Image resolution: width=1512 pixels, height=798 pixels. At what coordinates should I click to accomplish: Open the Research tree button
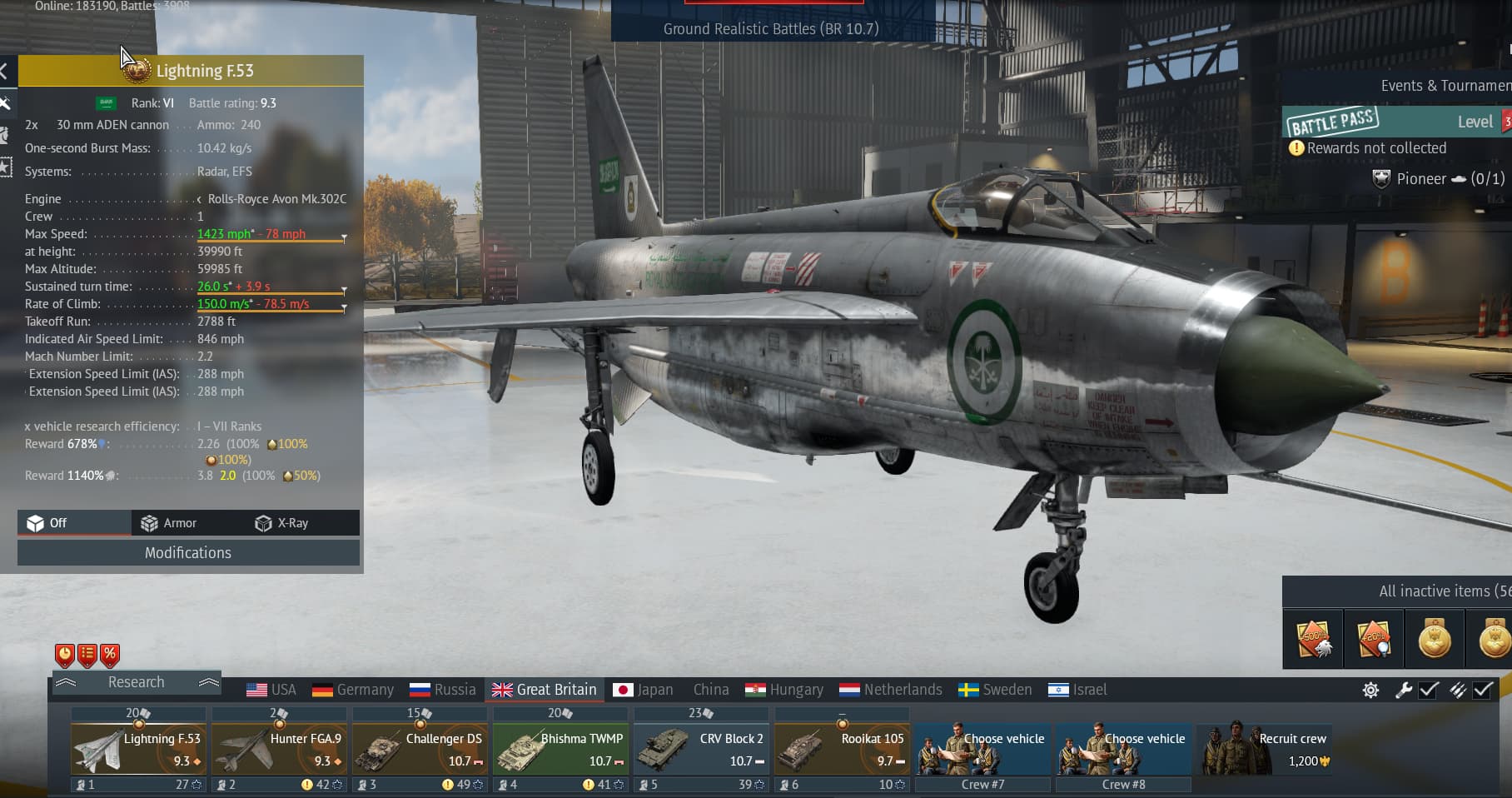[137, 682]
